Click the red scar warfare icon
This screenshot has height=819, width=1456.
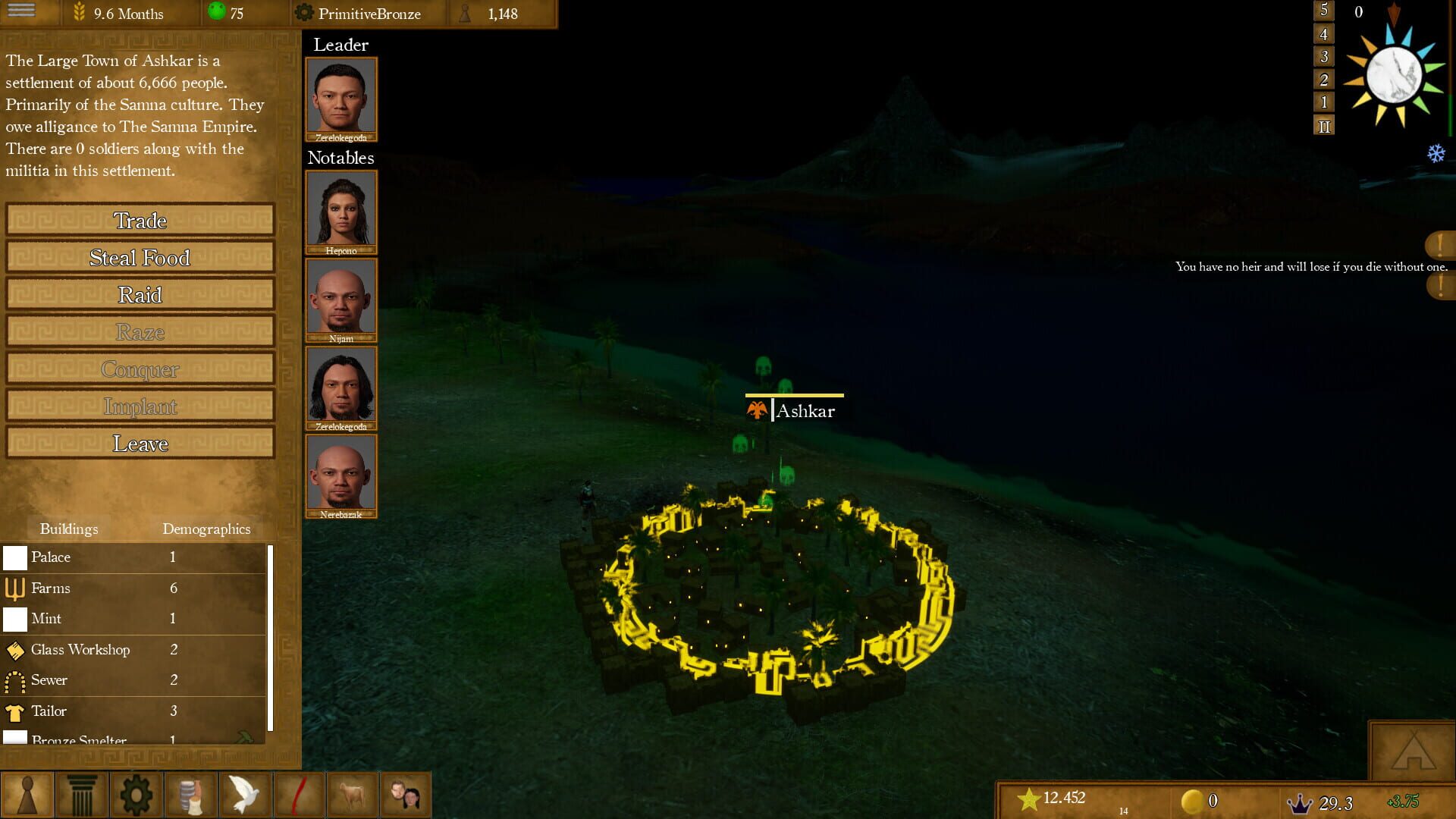[299, 794]
